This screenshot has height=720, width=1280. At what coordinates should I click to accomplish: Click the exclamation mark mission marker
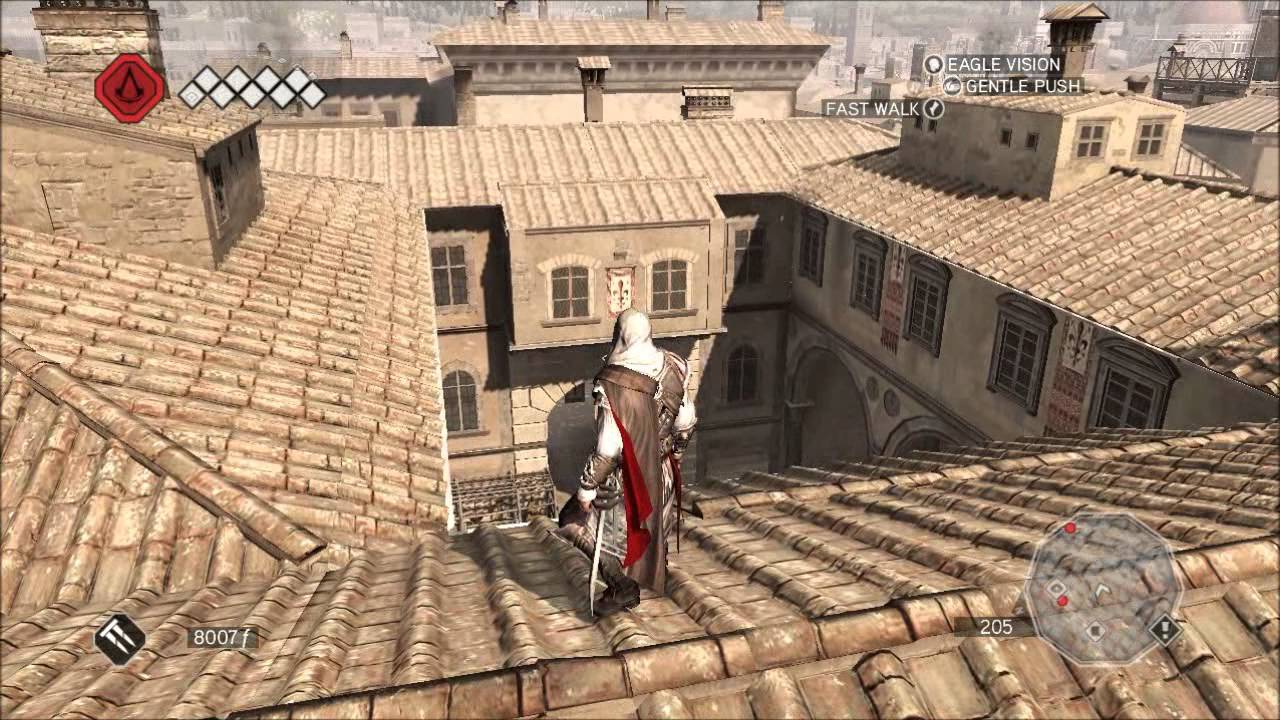[1166, 628]
